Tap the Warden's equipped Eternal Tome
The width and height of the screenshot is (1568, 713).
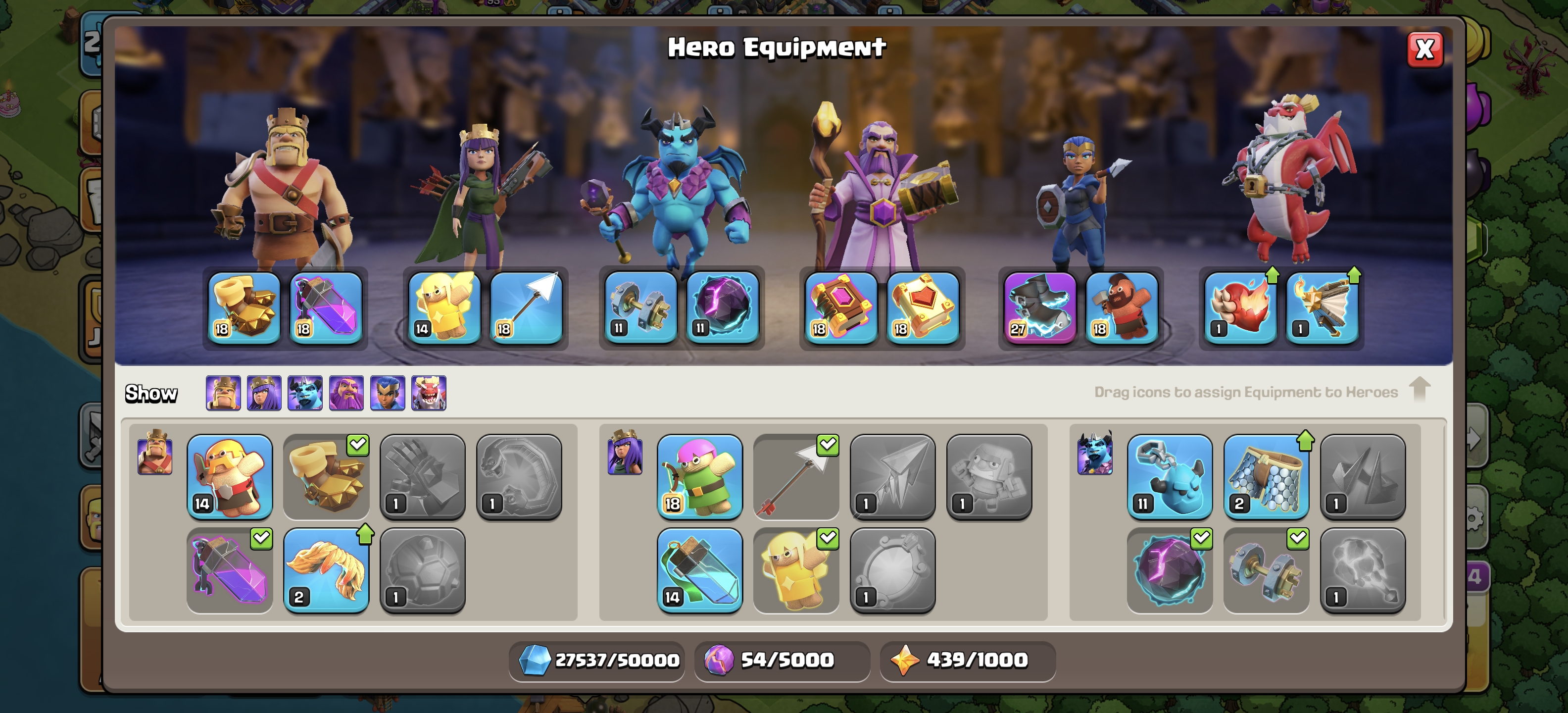click(840, 308)
